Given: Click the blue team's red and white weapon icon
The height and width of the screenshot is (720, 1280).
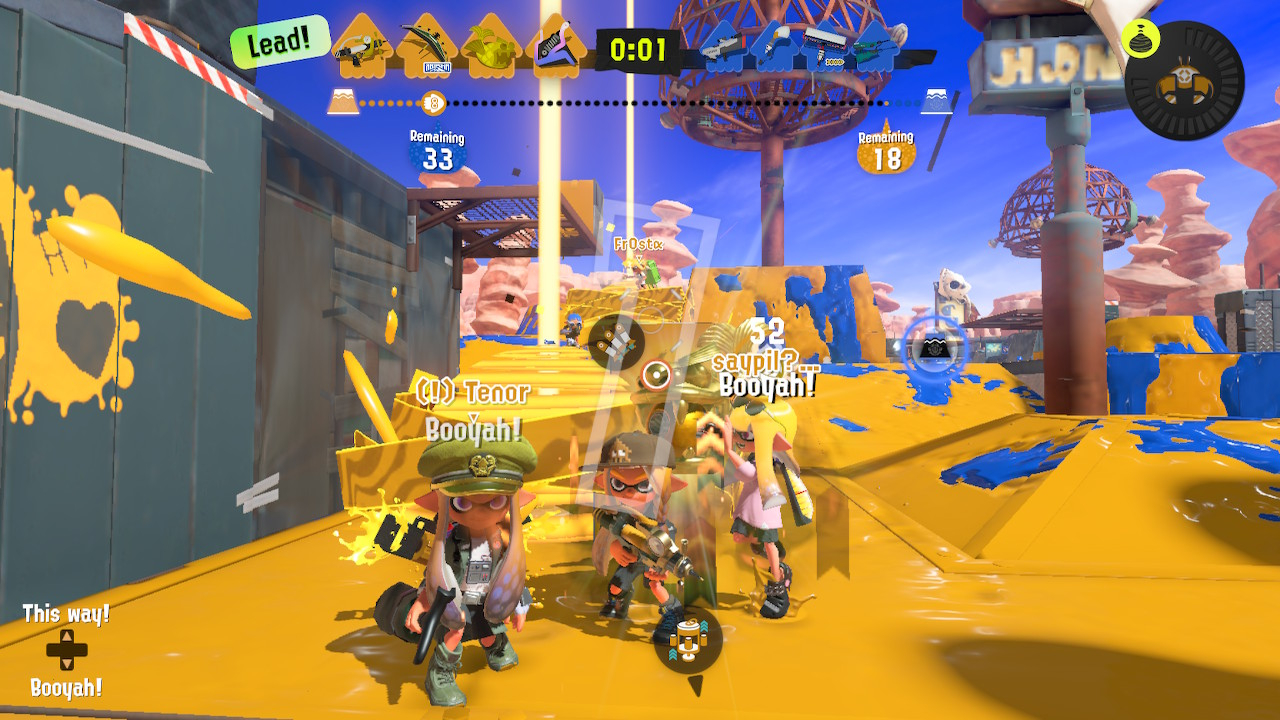Looking at the screenshot, I should pyautogui.click(x=822, y=43).
